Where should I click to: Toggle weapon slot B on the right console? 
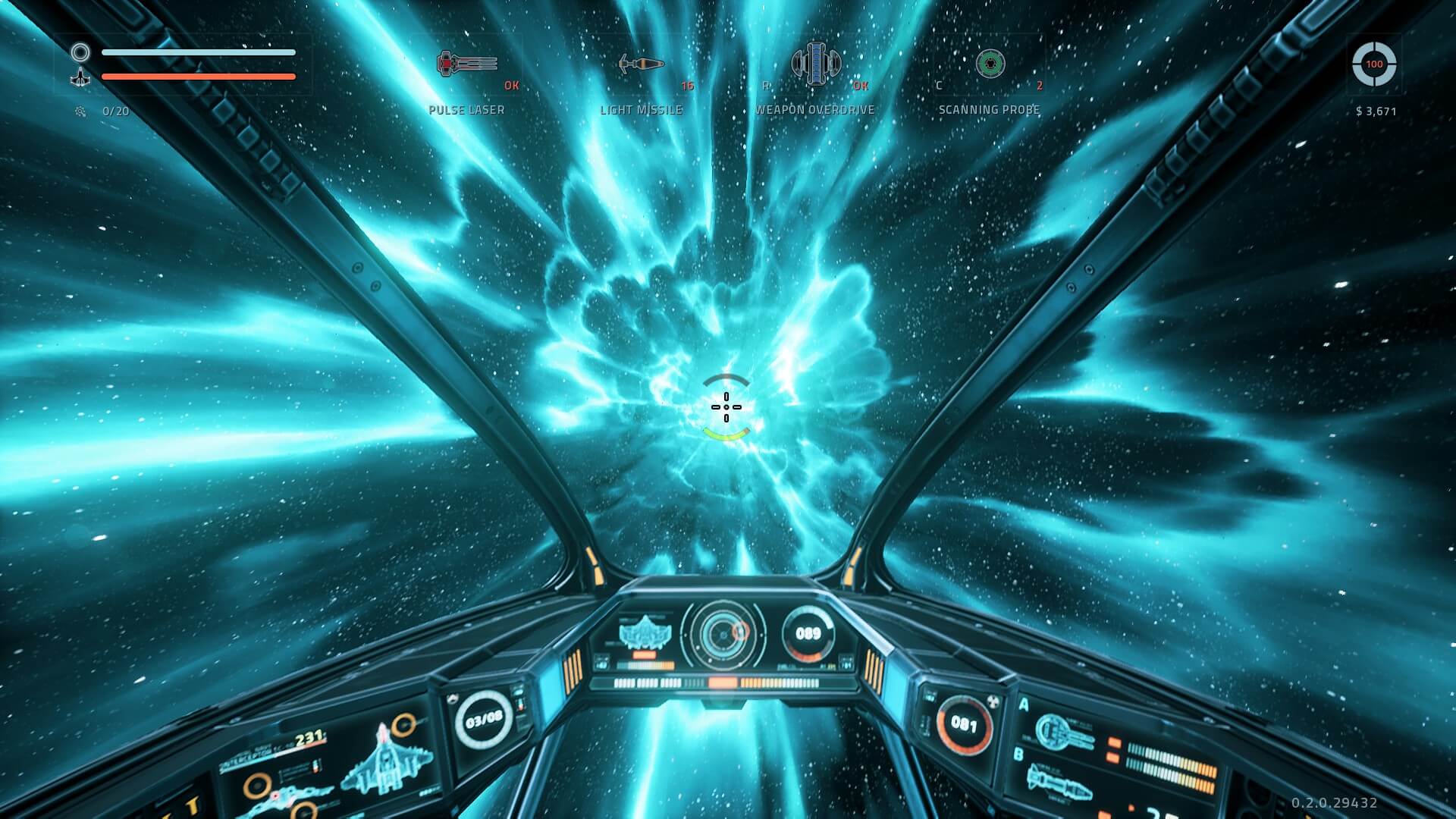[1018, 755]
